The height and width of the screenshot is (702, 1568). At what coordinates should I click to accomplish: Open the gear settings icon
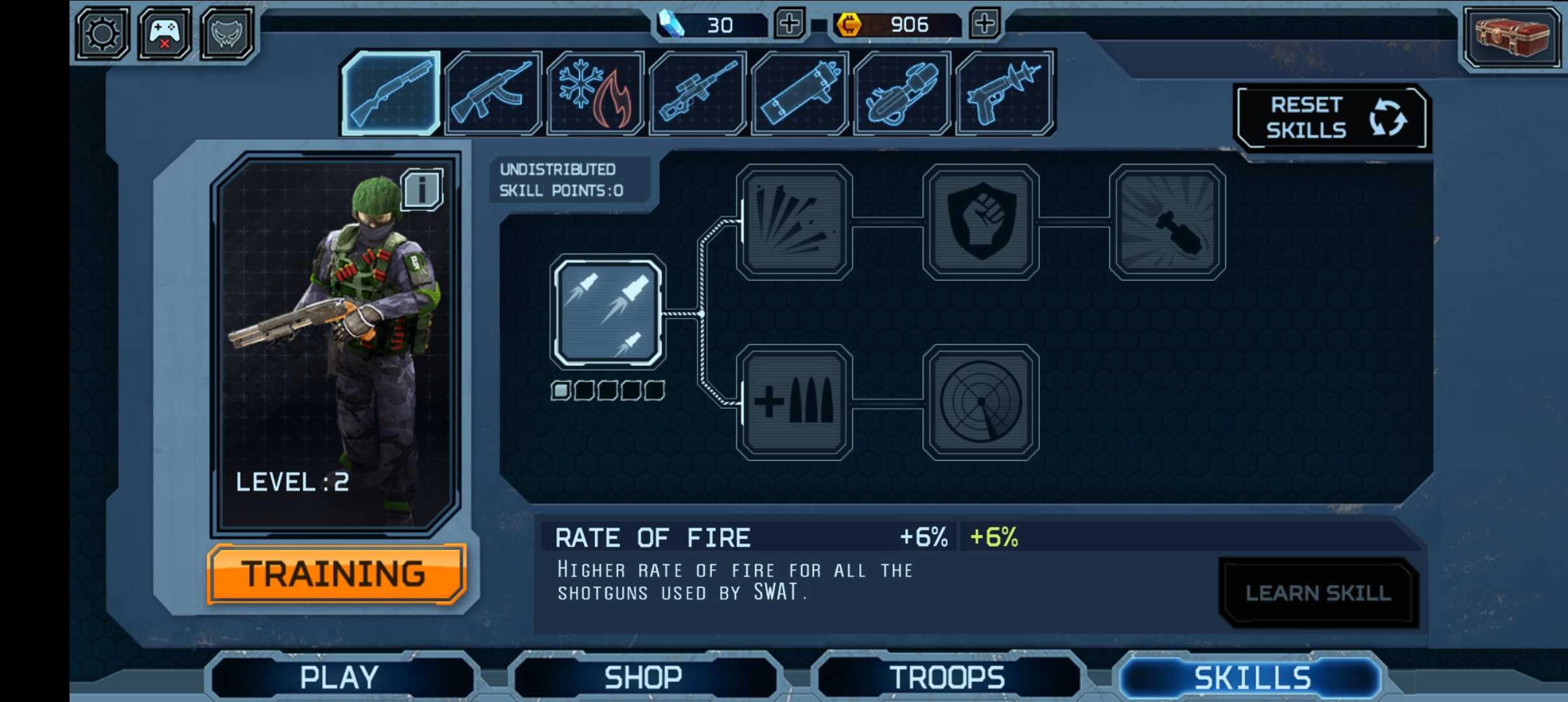pos(102,33)
